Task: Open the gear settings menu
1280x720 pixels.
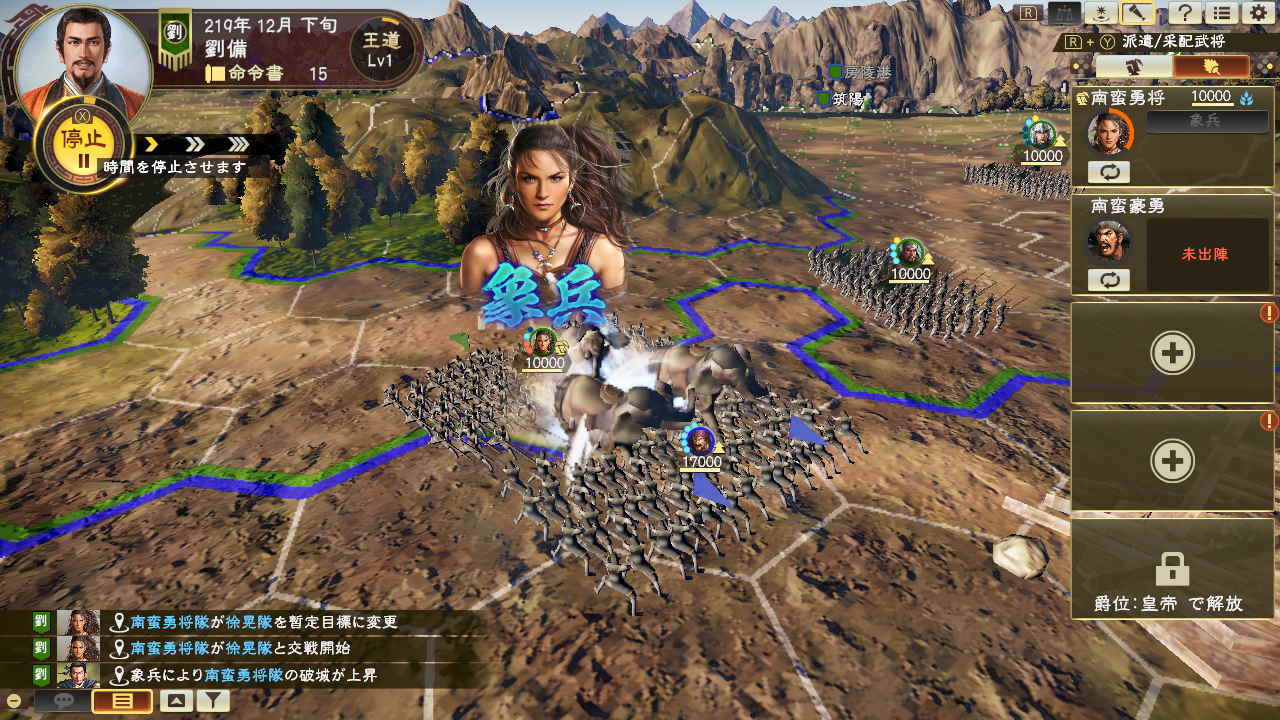Action: 1257,13
